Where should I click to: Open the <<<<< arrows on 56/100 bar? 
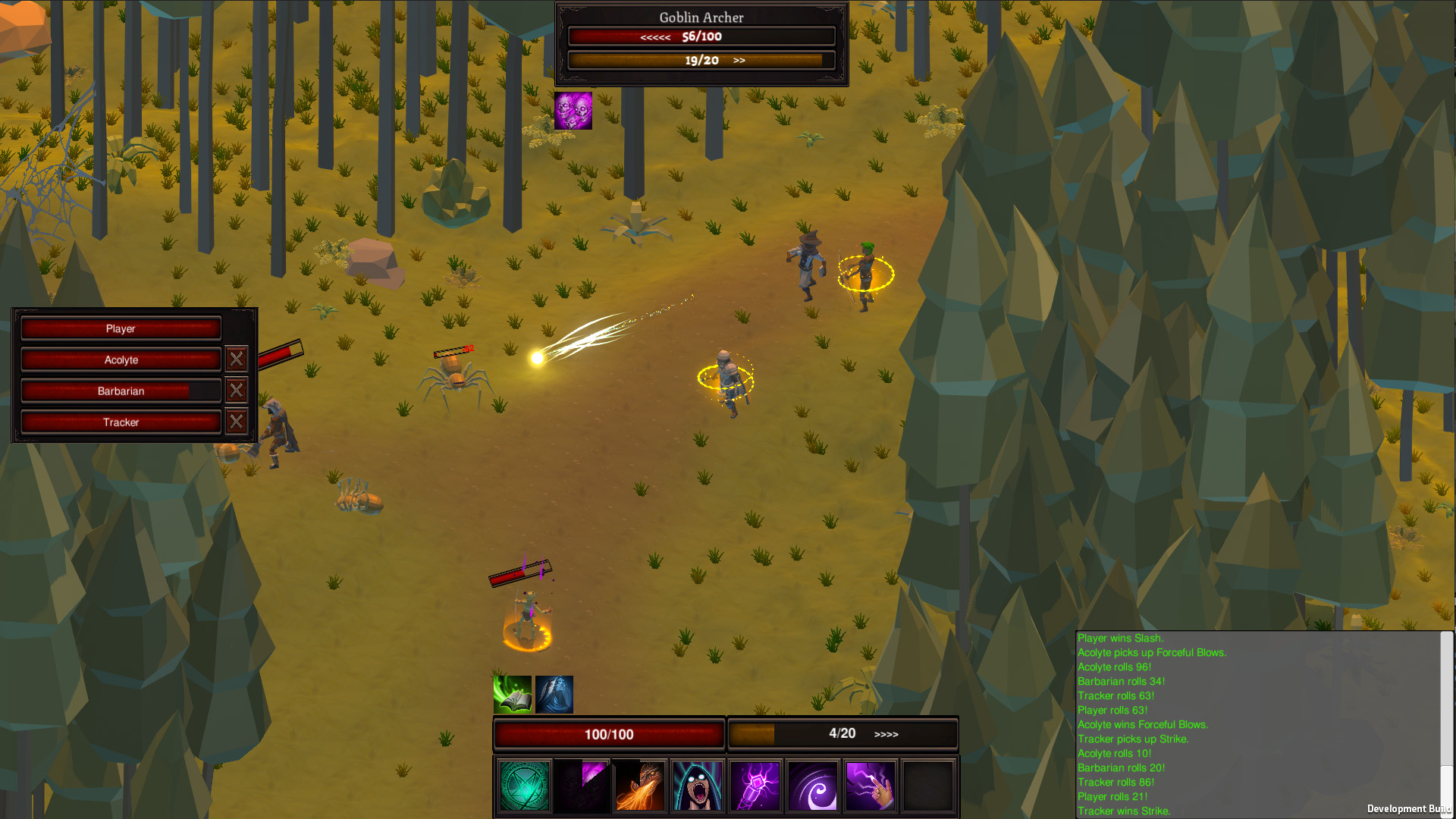(x=657, y=36)
